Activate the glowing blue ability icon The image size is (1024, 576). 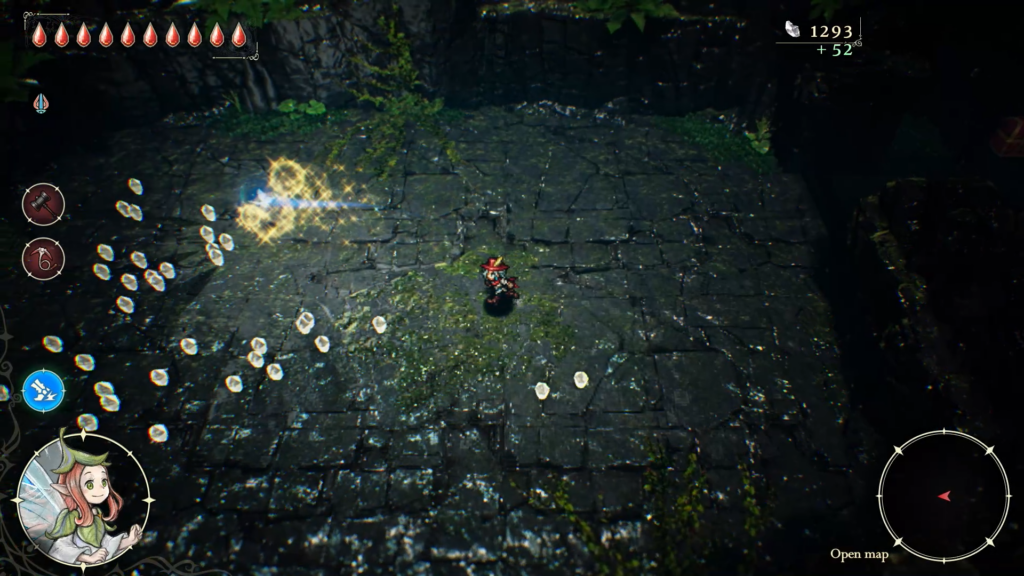click(43, 390)
